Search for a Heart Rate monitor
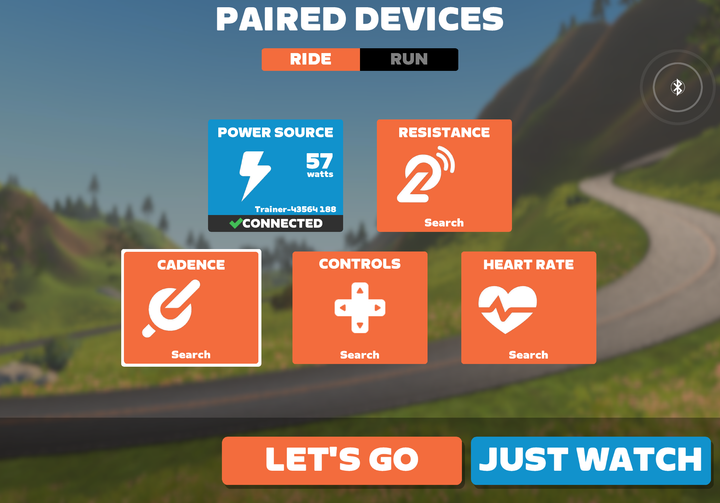 point(528,308)
